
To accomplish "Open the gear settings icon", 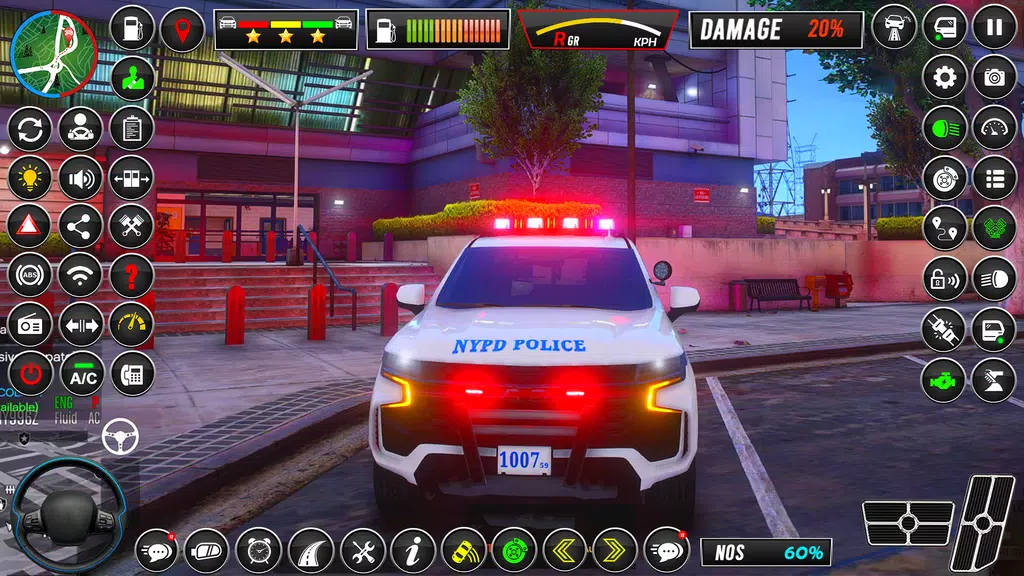I will pos(944,77).
